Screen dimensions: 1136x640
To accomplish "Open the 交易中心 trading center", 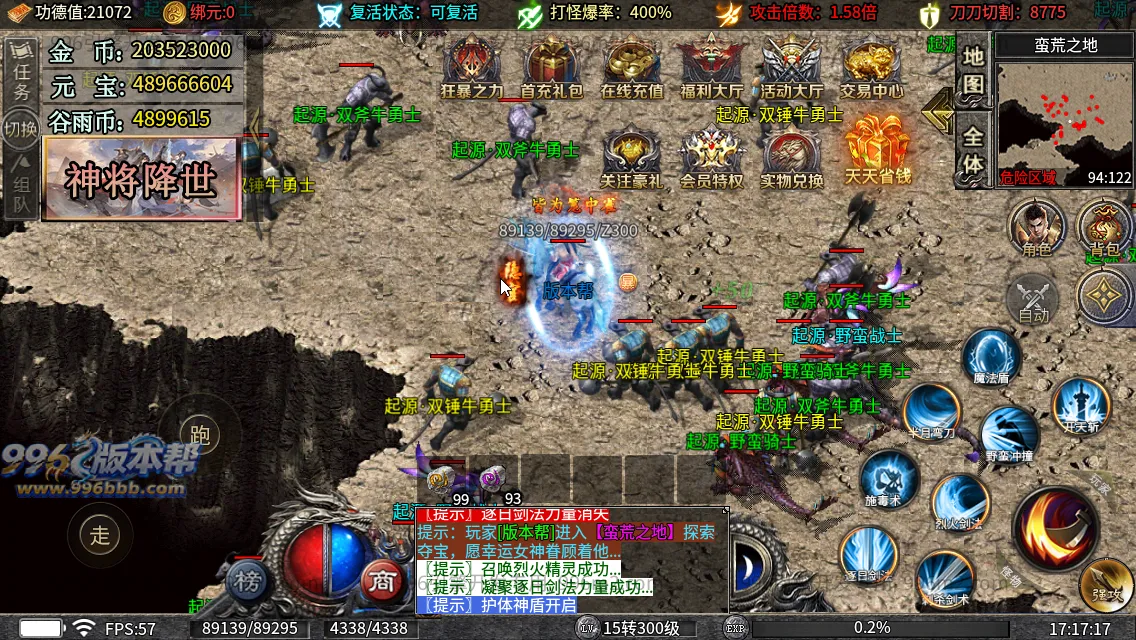I will click(871, 68).
